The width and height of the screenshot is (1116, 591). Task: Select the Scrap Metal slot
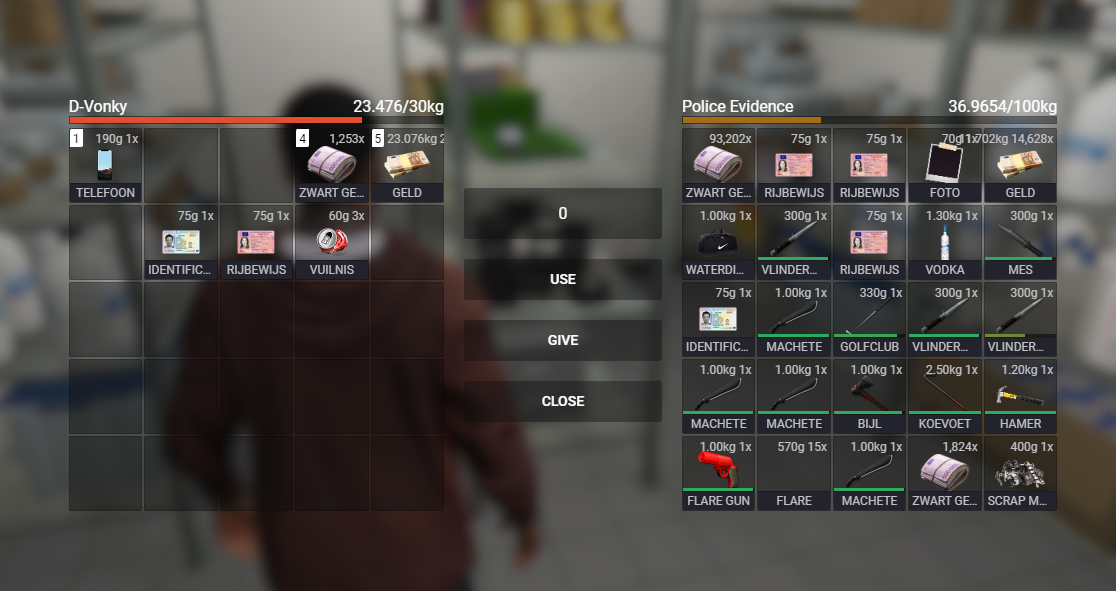pos(1020,473)
